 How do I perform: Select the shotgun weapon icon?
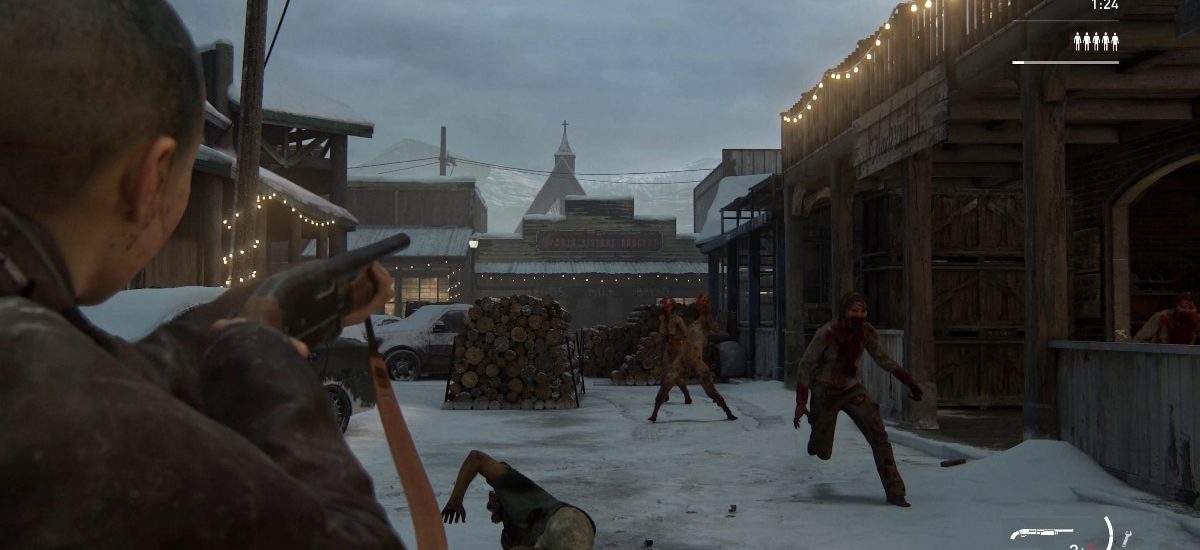[1041, 534]
